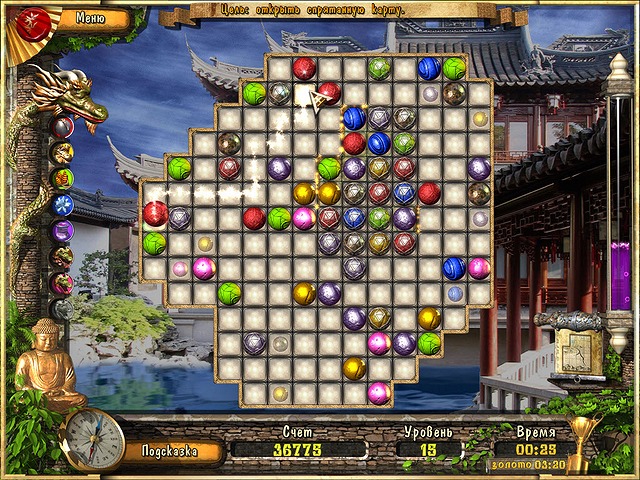
Task: Choose the golden dragon power-up icon
Action: (x=63, y=153)
